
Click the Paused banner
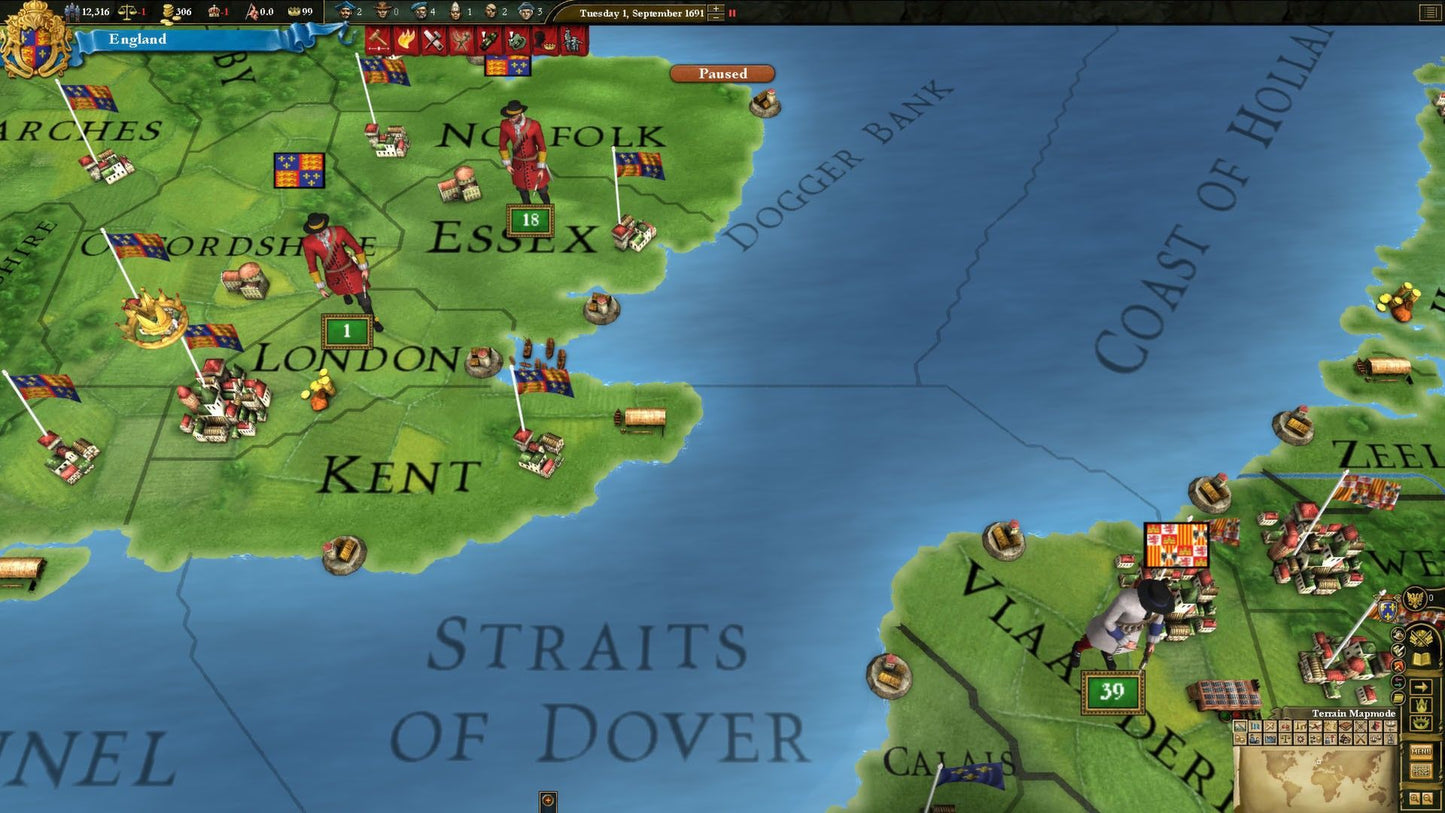coord(723,73)
